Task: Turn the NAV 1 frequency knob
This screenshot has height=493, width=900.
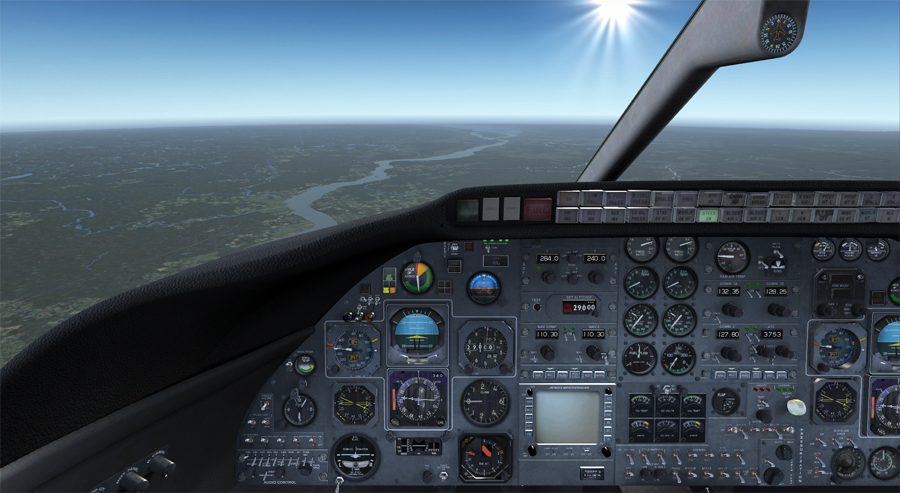Action: click(547, 352)
